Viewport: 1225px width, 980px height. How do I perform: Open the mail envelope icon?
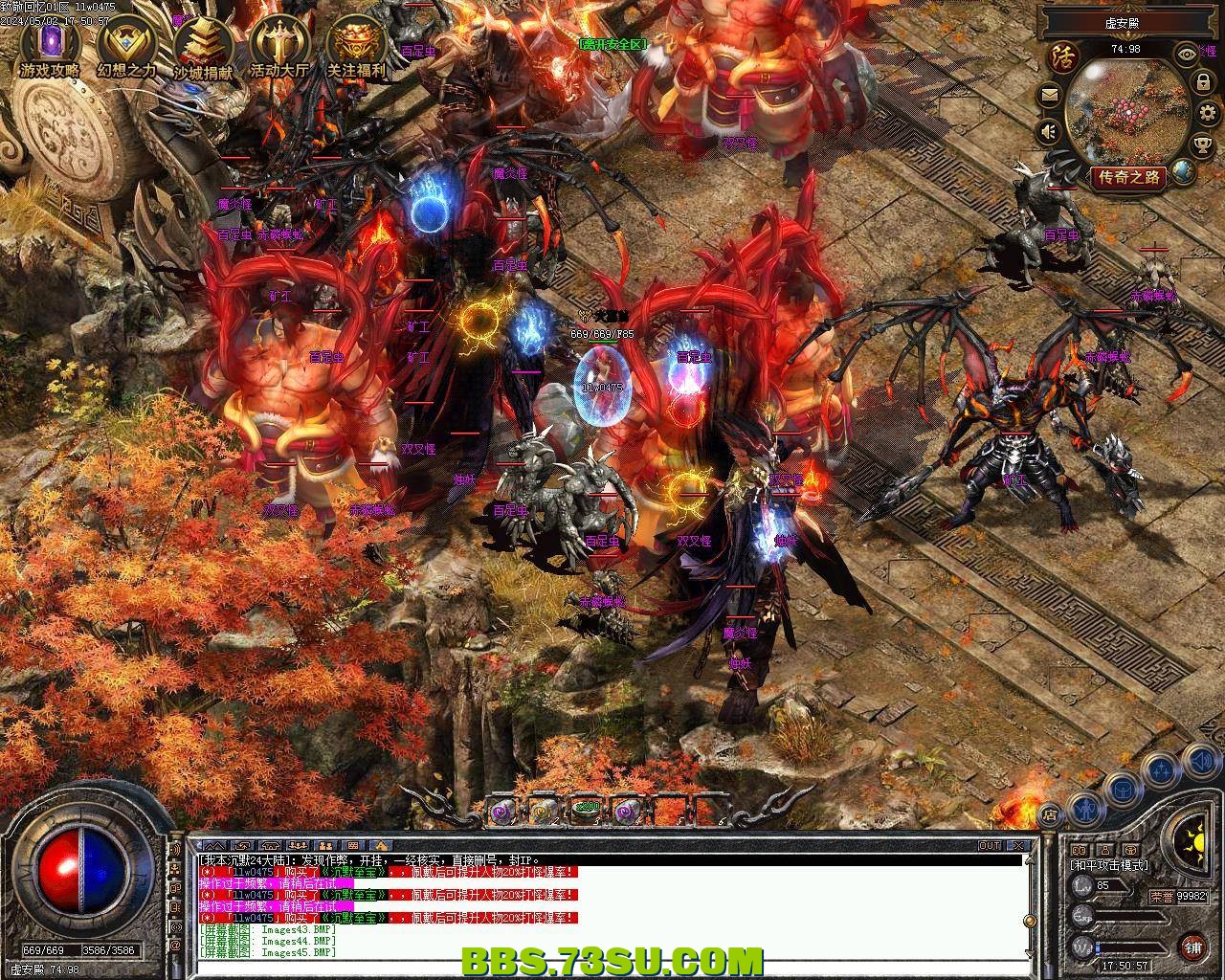1049,96
